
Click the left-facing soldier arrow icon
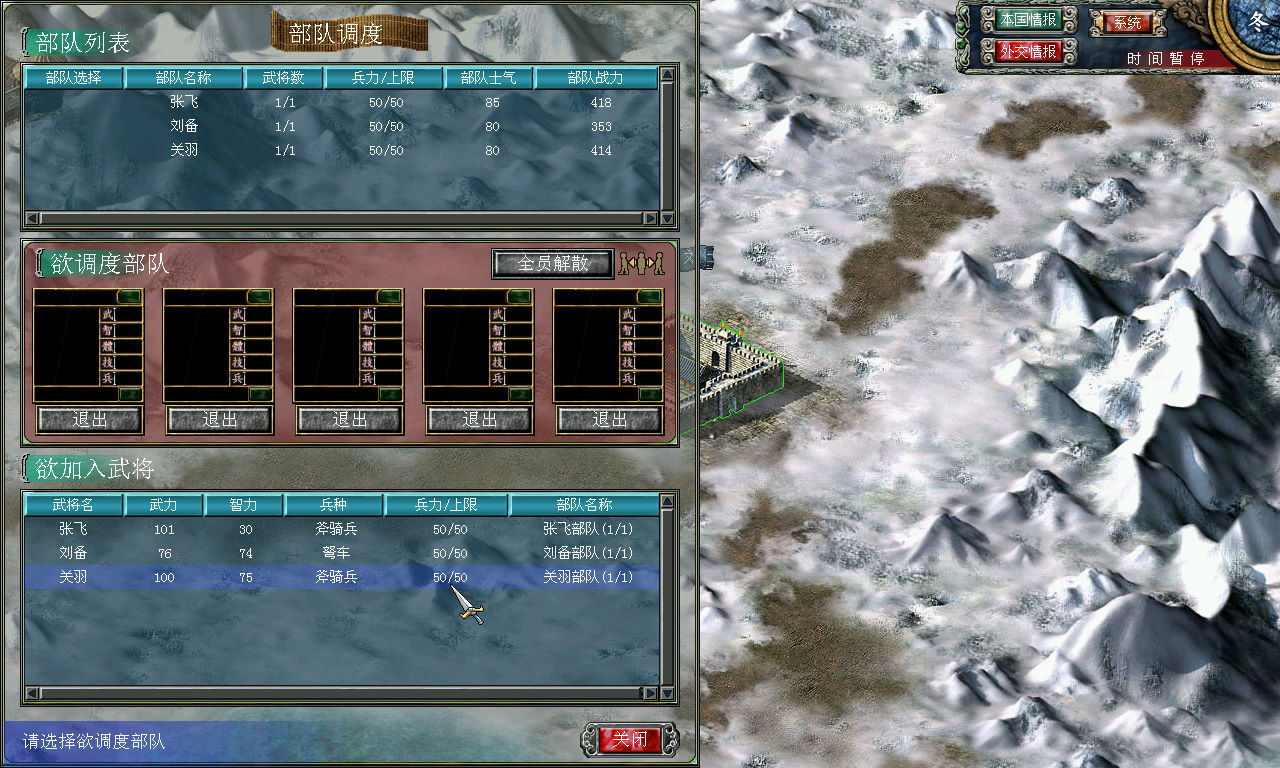click(632, 264)
